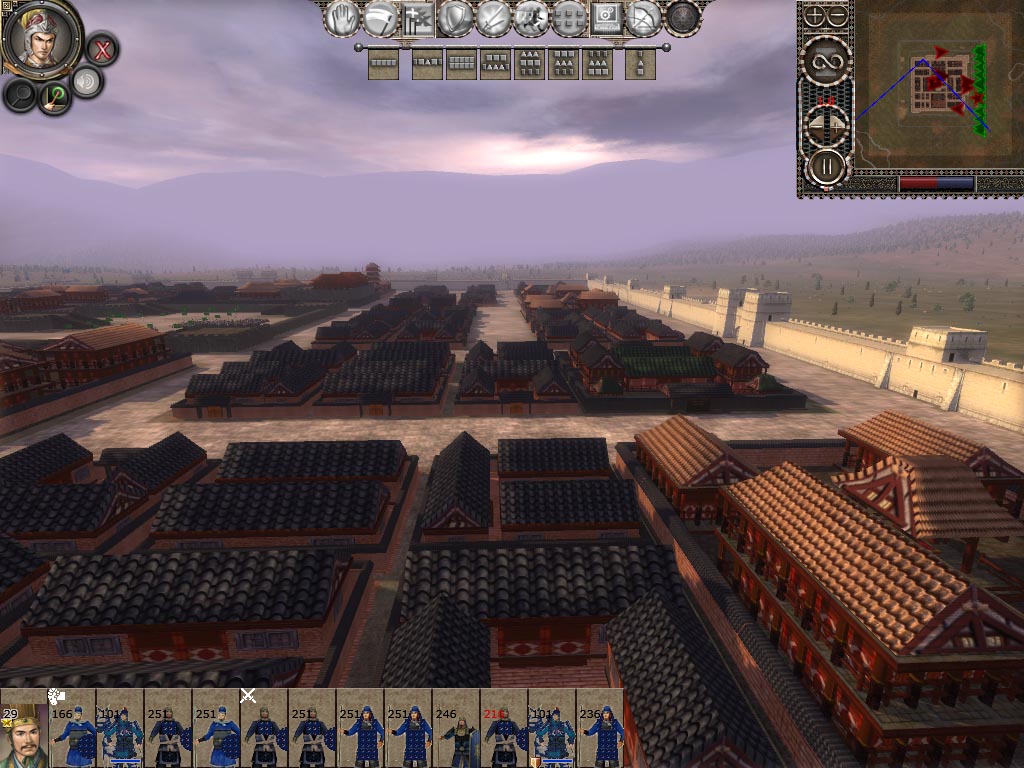The height and width of the screenshot is (768, 1024).
Task: Select the unit card with red 216 count
Action: point(504,728)
